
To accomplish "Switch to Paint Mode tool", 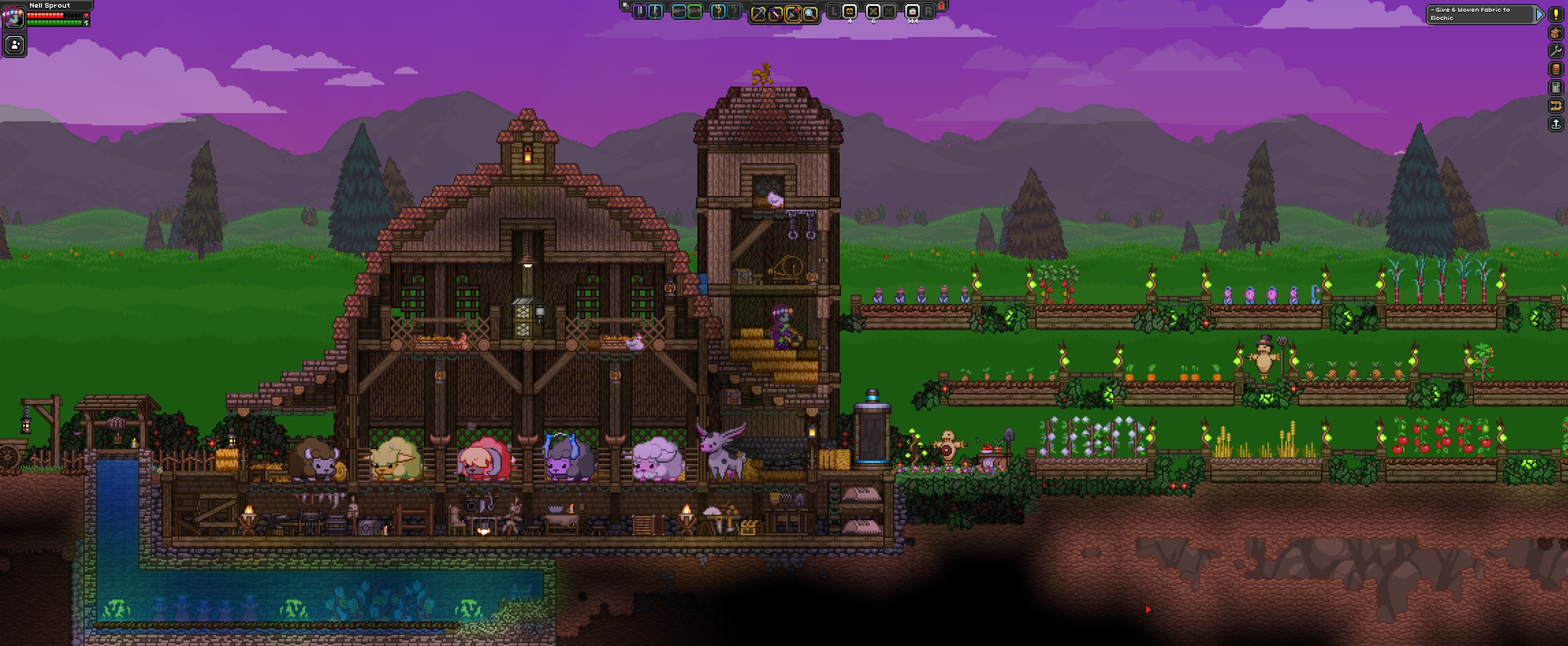I will [x=793, y=13].
